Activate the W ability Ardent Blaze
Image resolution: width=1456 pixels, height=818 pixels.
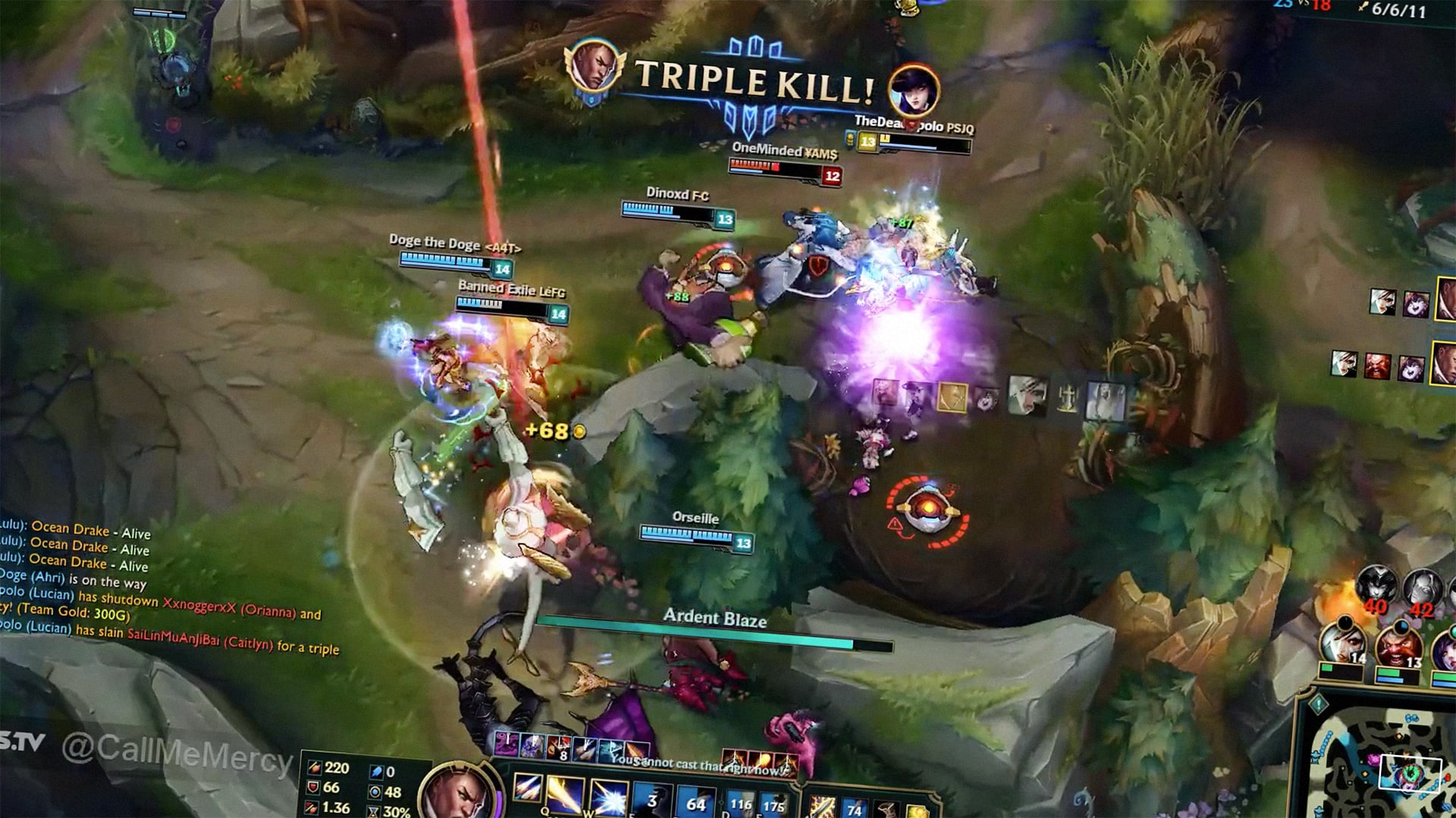608,799
